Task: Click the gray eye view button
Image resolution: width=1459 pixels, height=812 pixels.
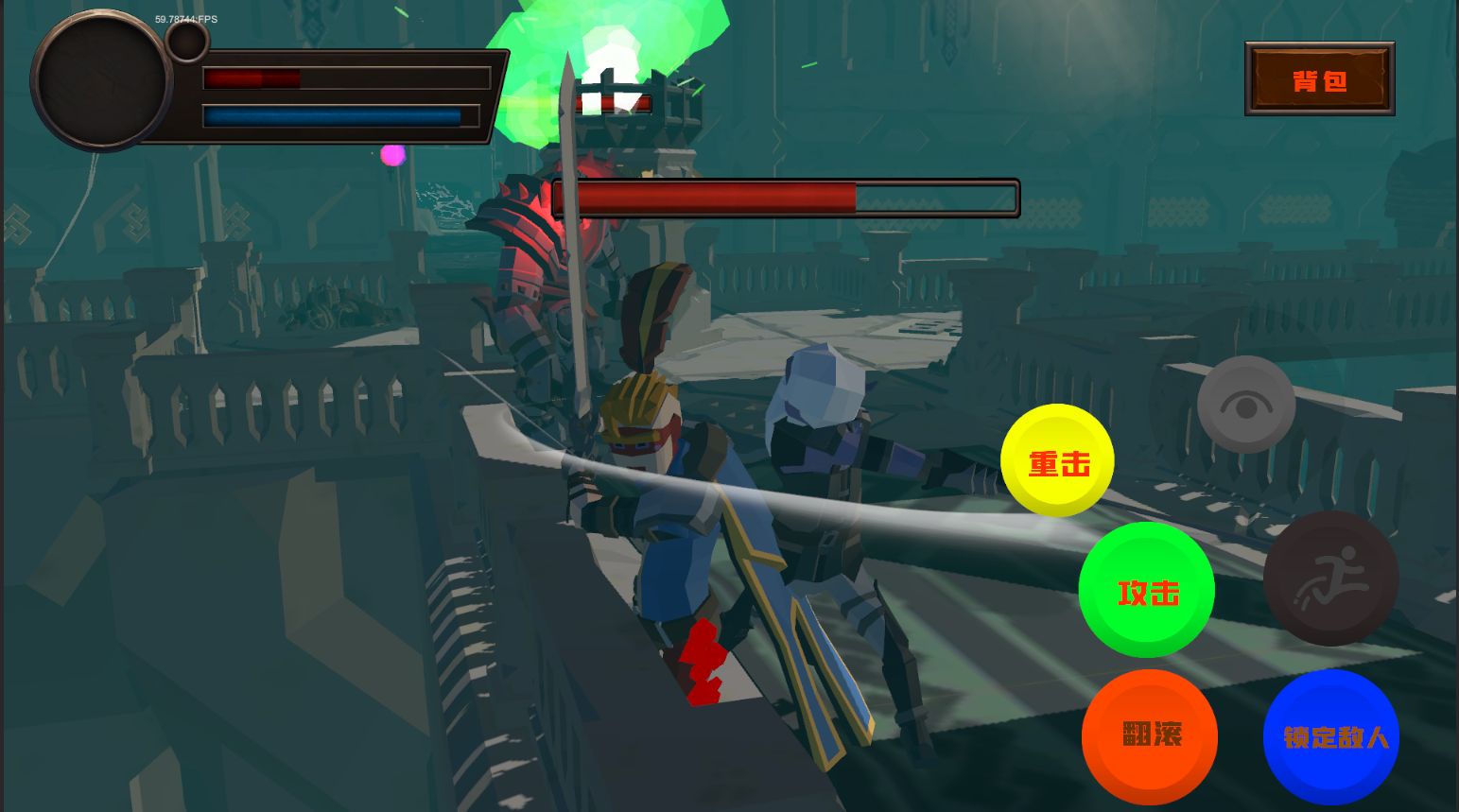Action: tap(1245, 405)
